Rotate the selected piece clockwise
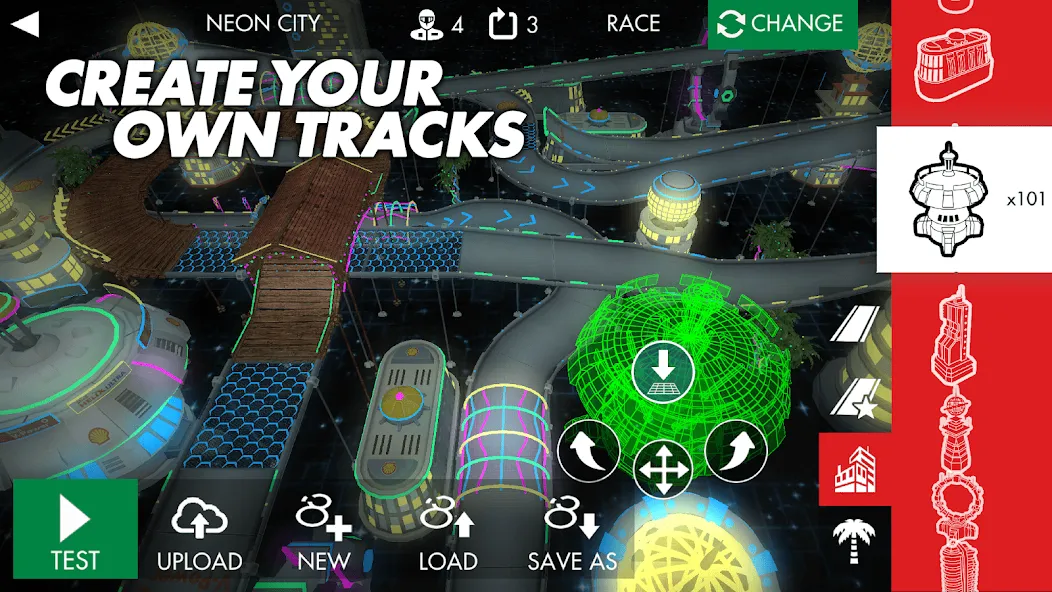The image size is (1052, 592). coord(735,451)
